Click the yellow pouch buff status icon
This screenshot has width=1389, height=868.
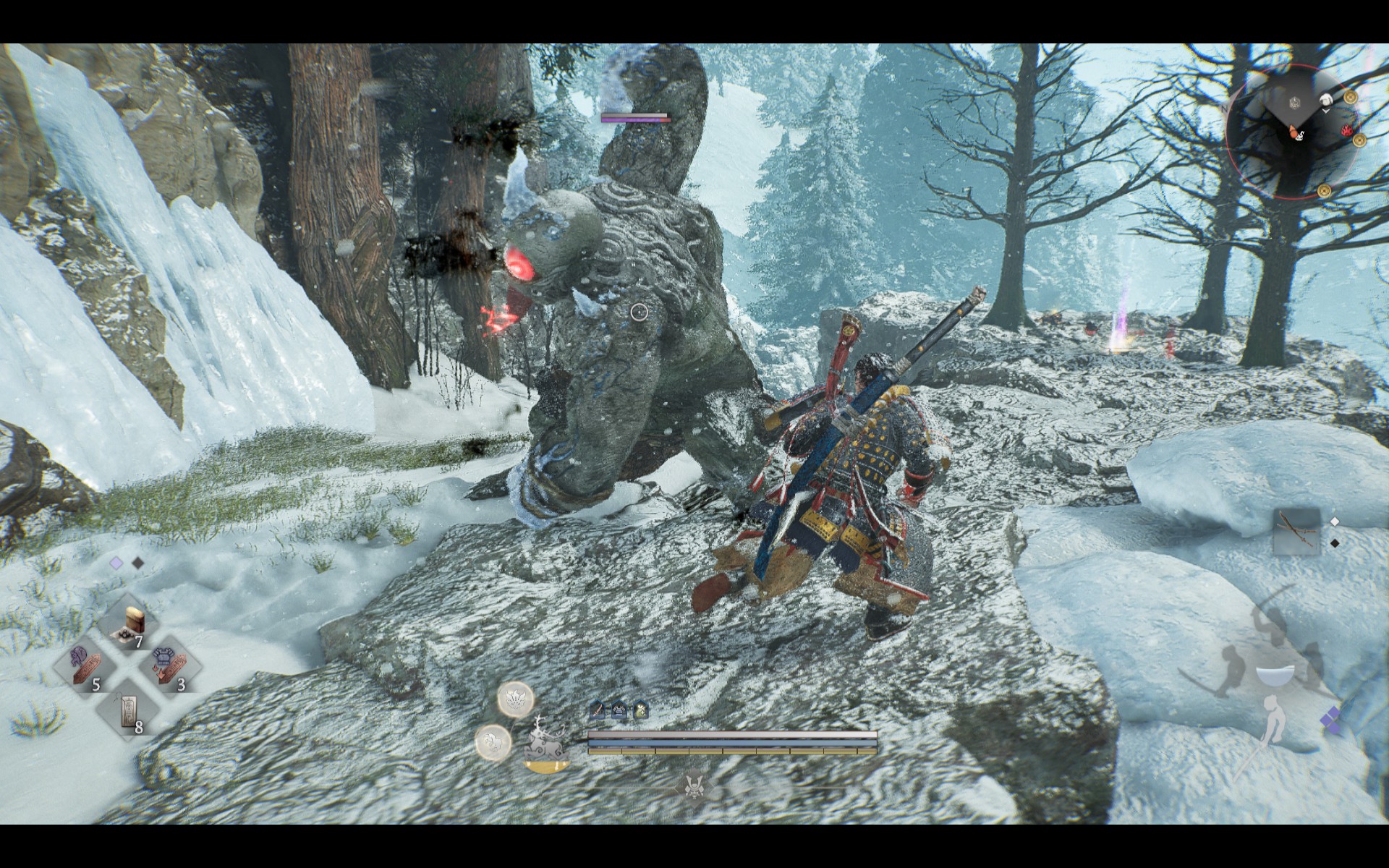click(x=641, y=710)
